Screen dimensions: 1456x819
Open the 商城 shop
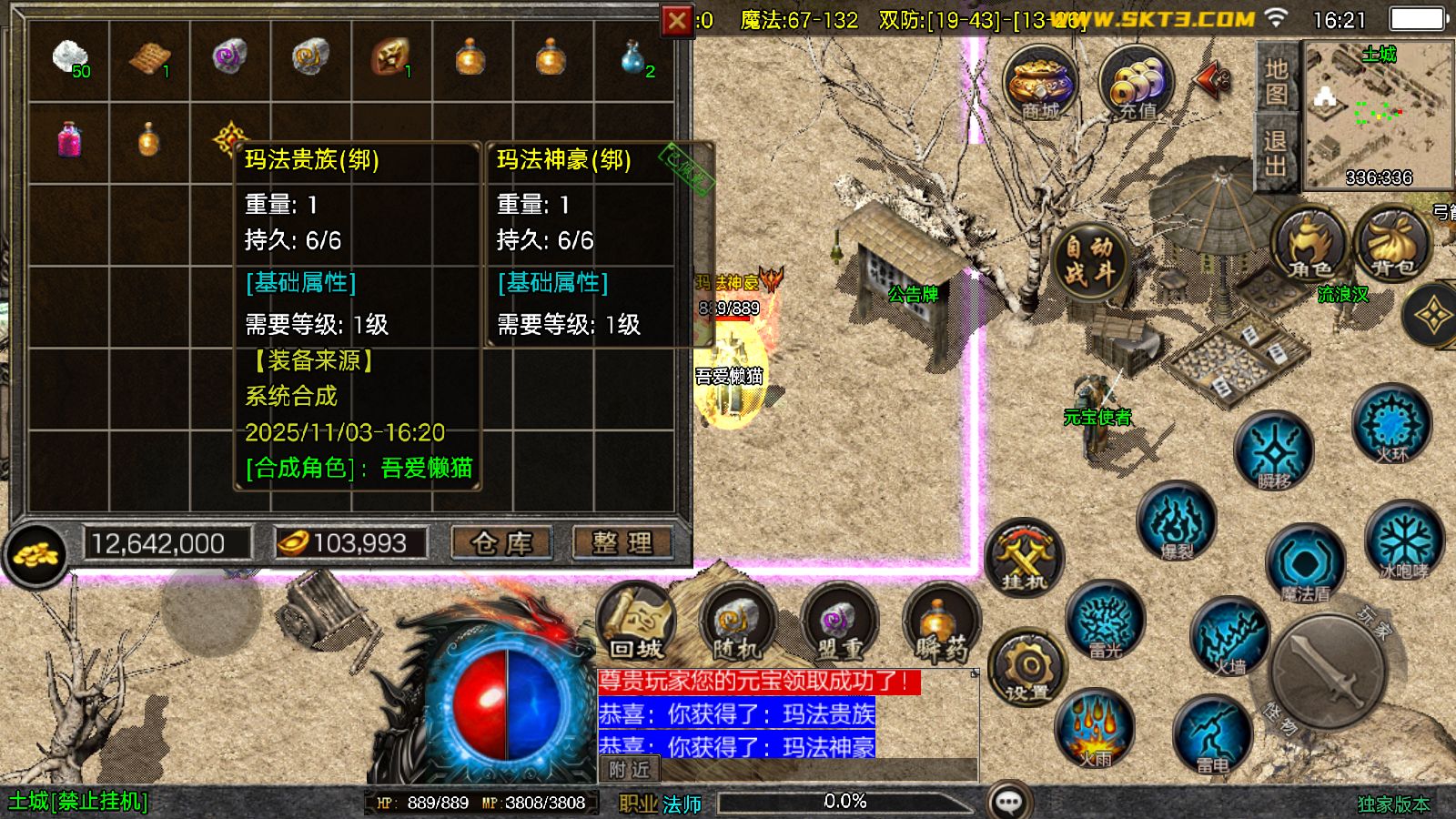[x=1041, y=84]
